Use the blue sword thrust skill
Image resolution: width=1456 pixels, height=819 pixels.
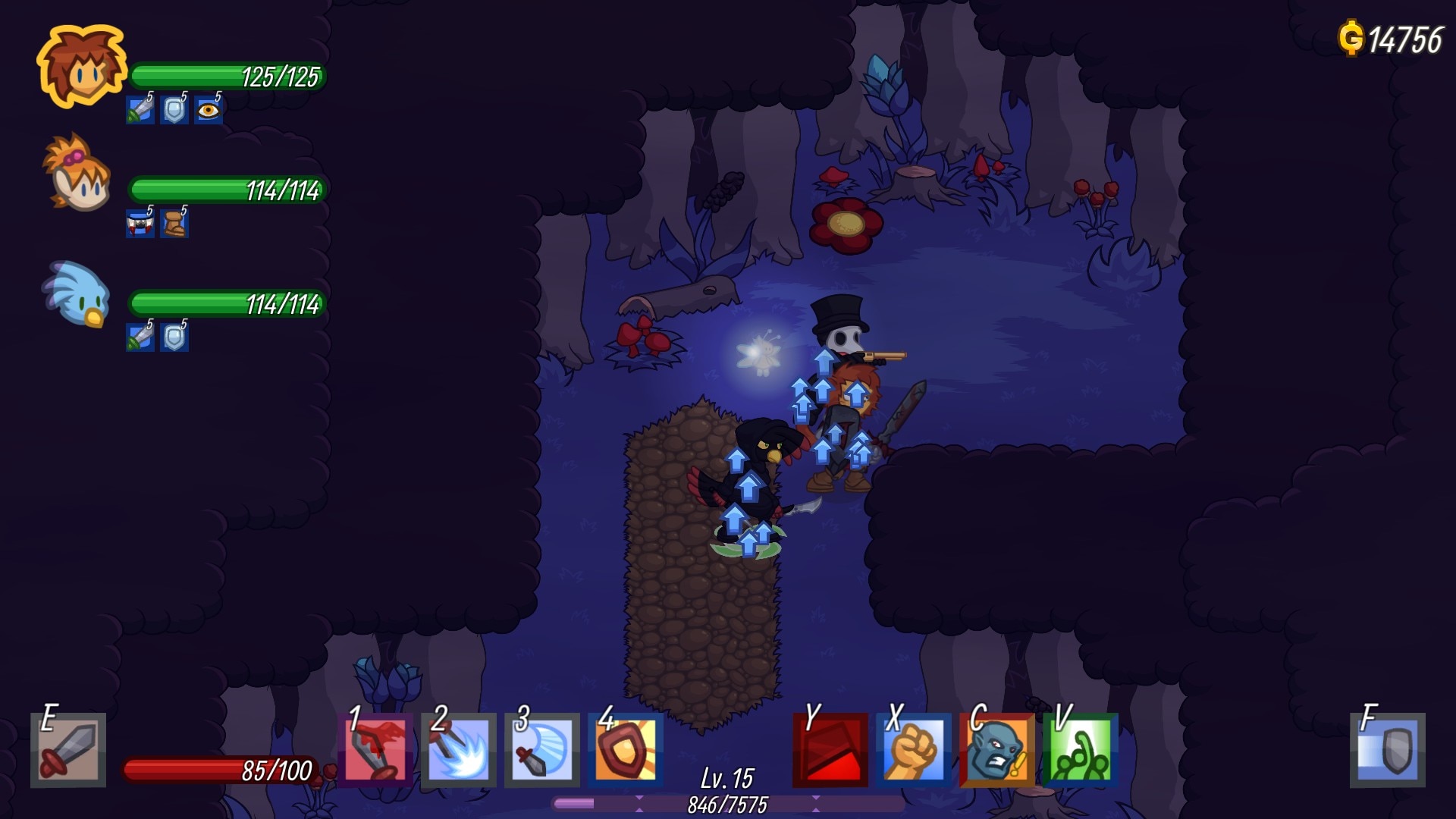[x=460, y=750]
